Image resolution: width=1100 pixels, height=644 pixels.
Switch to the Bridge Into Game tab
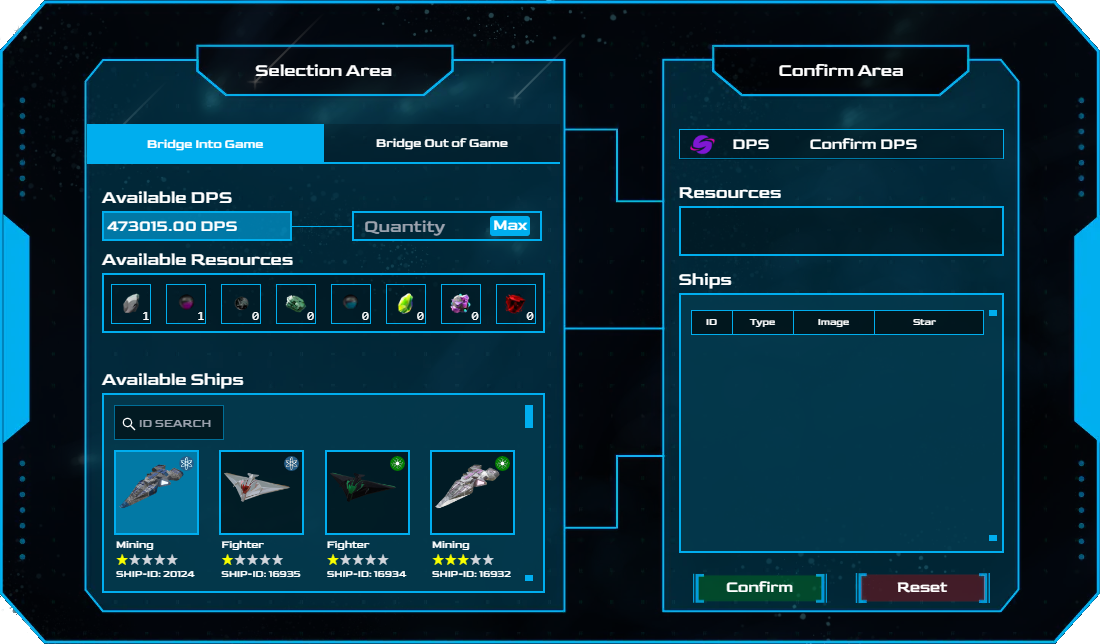[x=205, y=144]
